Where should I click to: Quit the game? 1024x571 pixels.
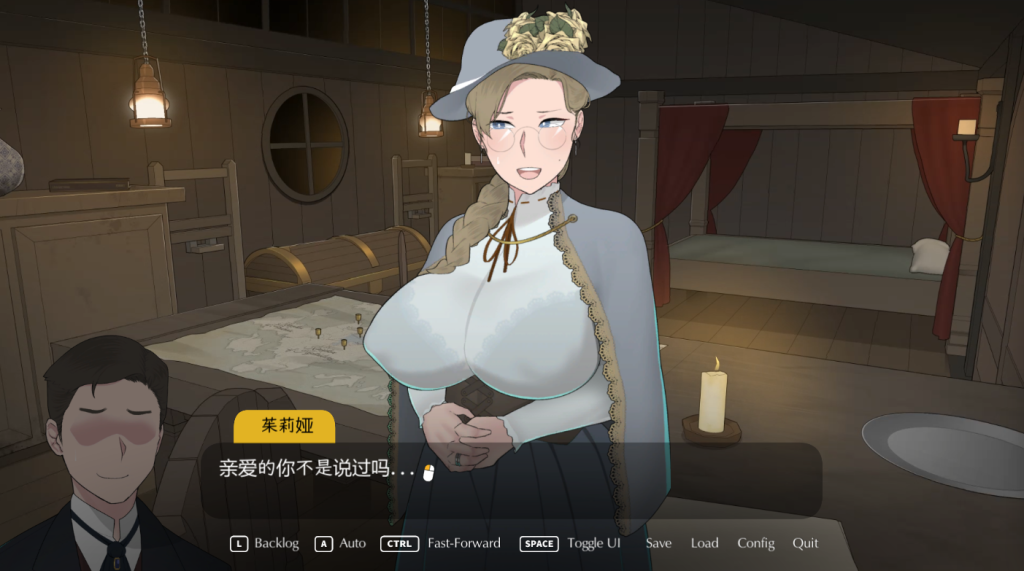pyautogui.click(x=805, y=543)
